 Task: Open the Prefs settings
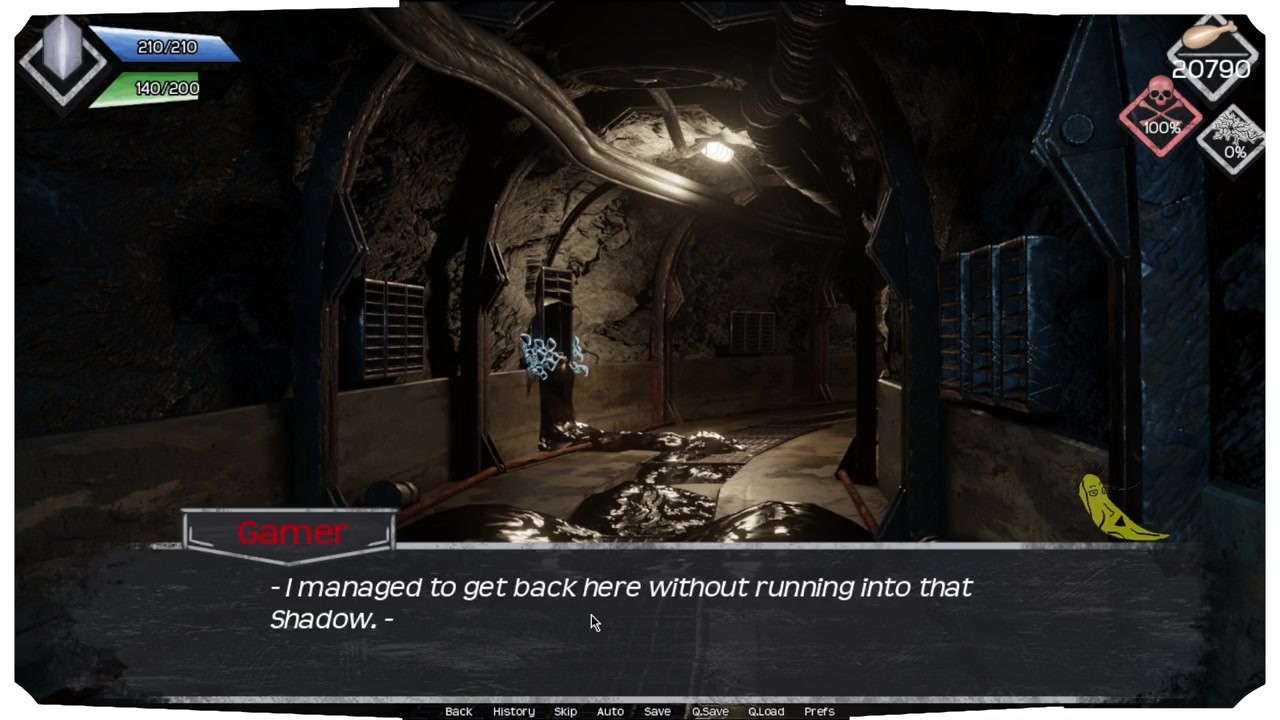pos(819,711)
